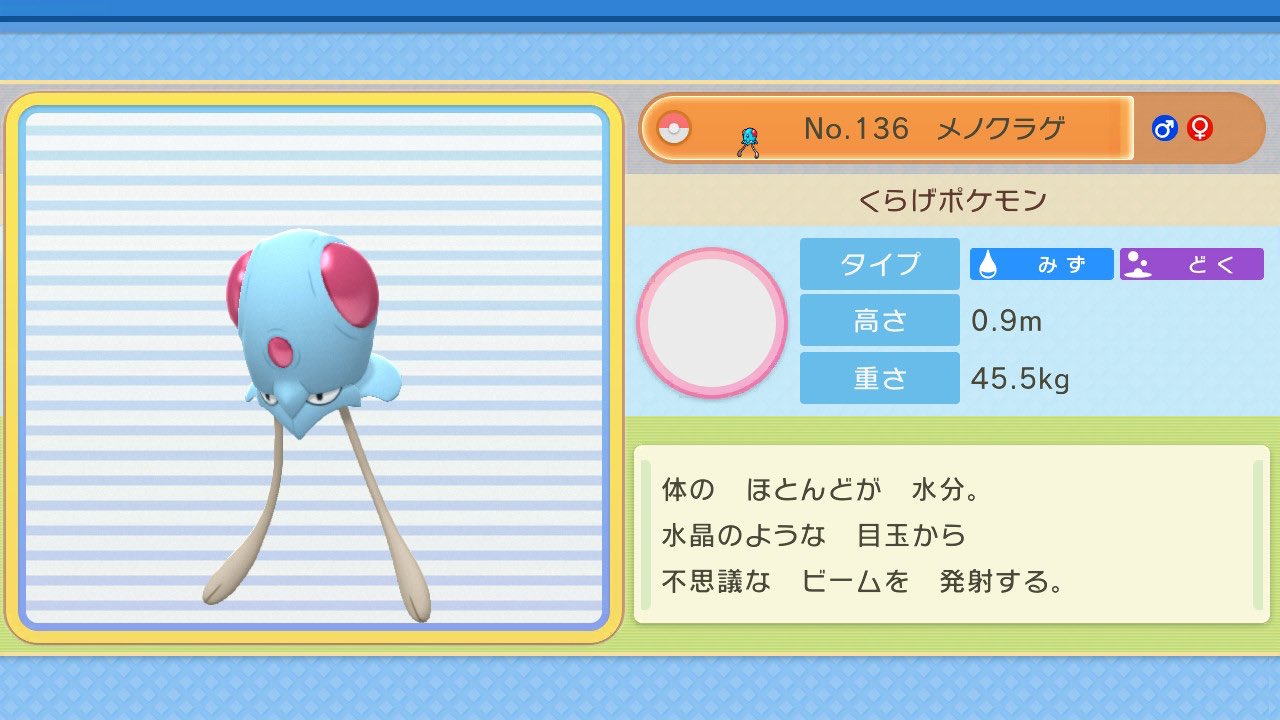Expand the 高さ (Height) row

[x=879, y=320]
